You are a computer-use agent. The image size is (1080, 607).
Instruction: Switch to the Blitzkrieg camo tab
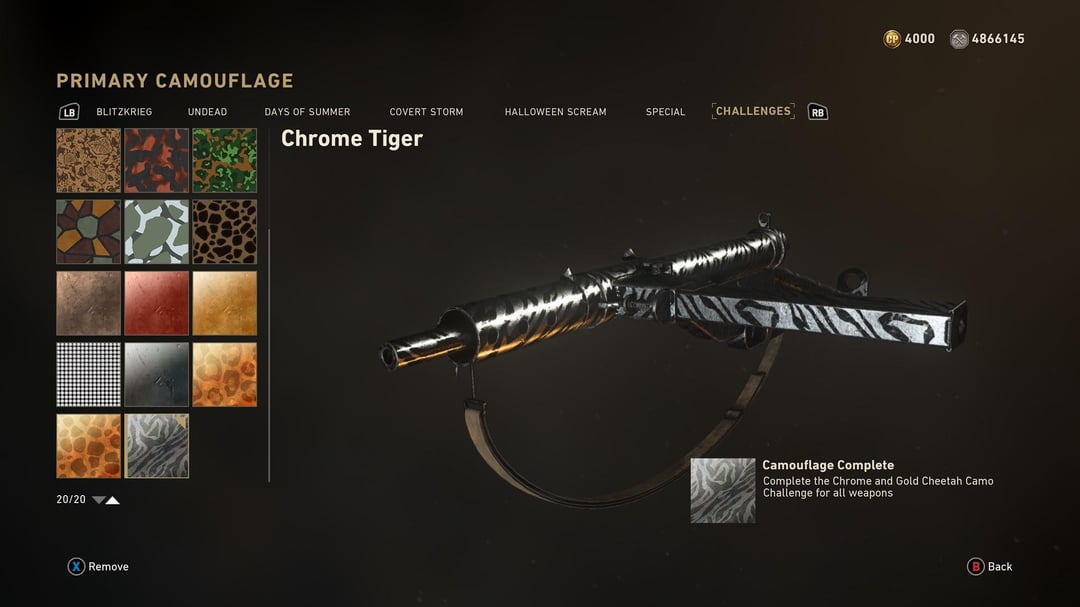click(124, 112)
